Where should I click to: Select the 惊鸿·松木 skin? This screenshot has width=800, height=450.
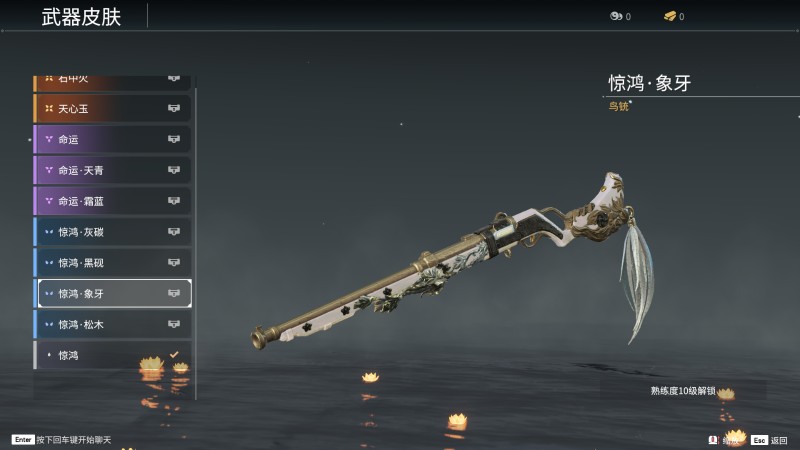(112, 325)
